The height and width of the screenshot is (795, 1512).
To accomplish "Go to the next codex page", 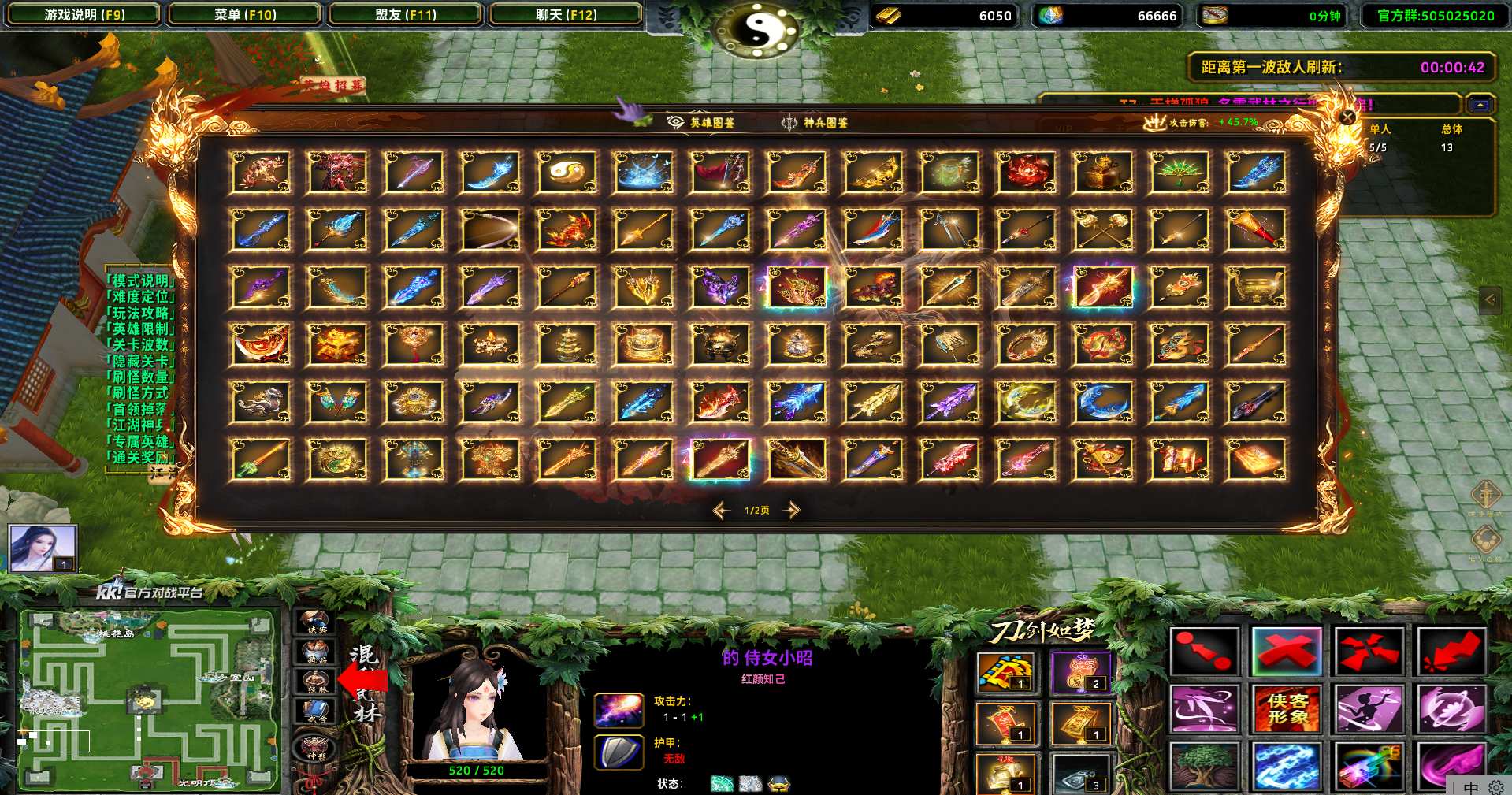I will tap(792, 510).
